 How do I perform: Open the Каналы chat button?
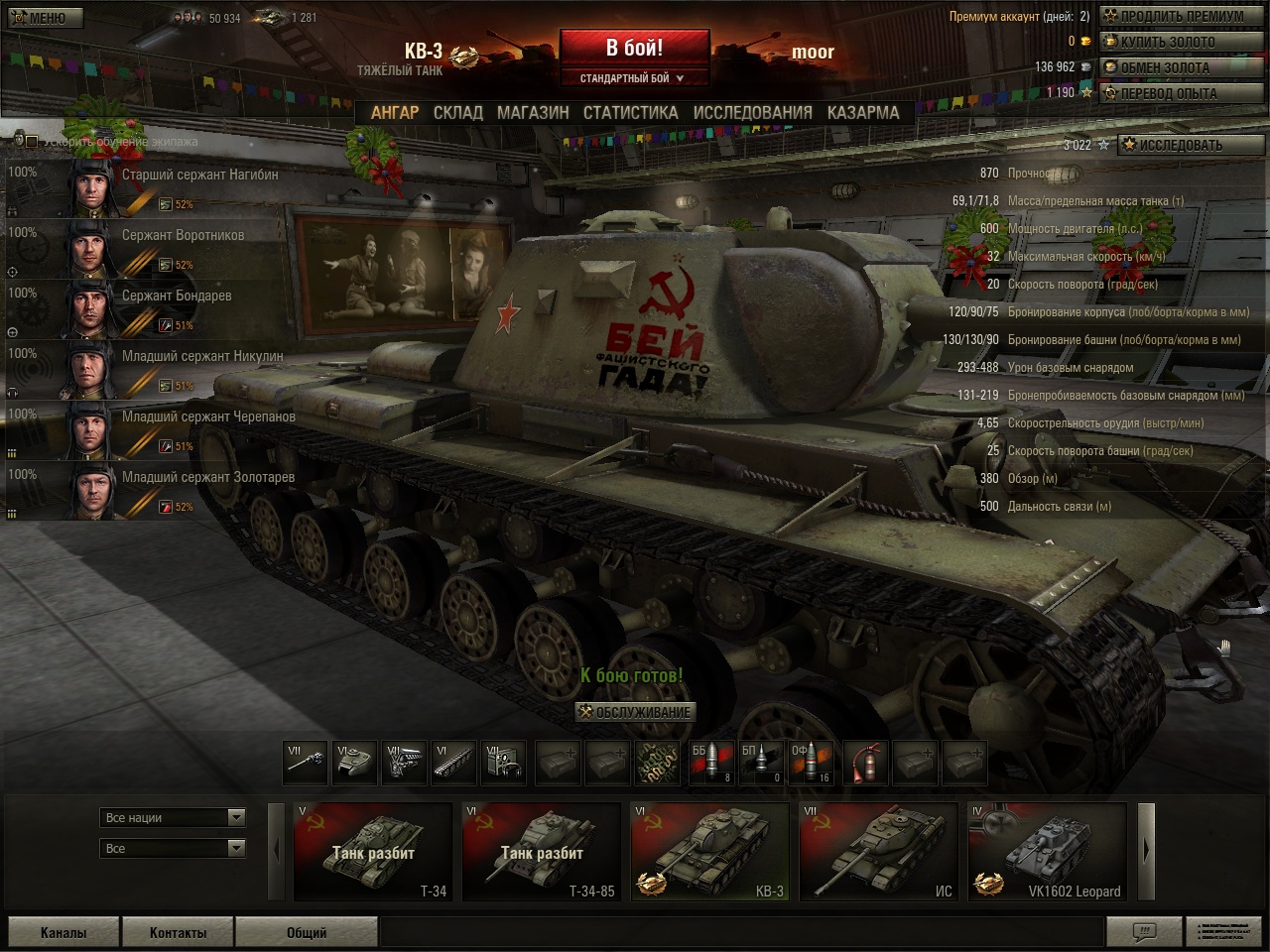point(63,932)
